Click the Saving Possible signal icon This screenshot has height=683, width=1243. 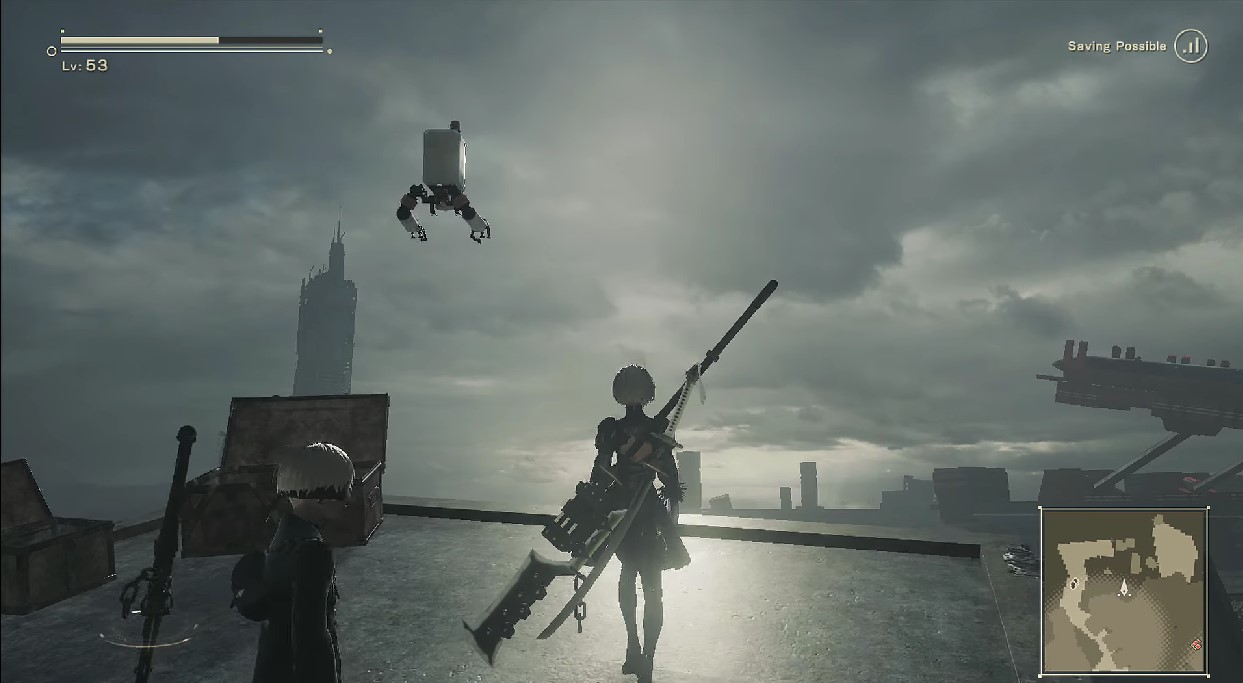pos(1190,46)
